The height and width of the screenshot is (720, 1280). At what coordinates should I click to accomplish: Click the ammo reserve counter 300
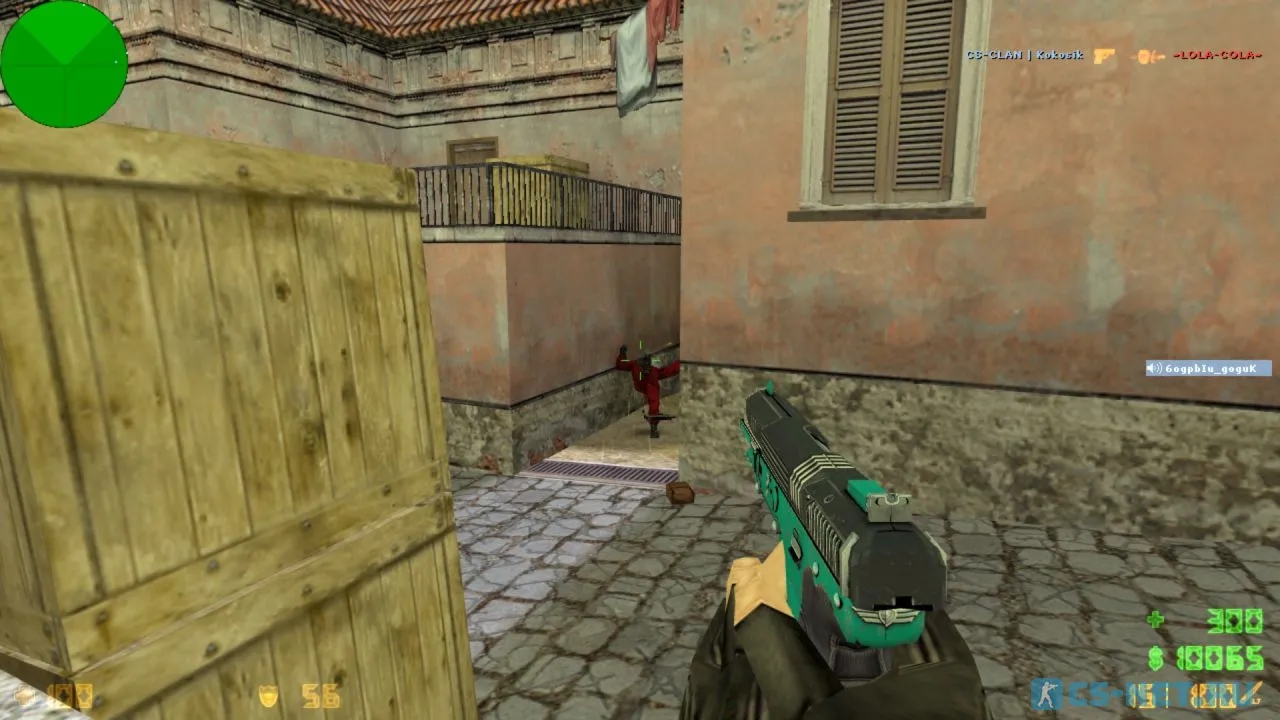[x=1235, y=618]
